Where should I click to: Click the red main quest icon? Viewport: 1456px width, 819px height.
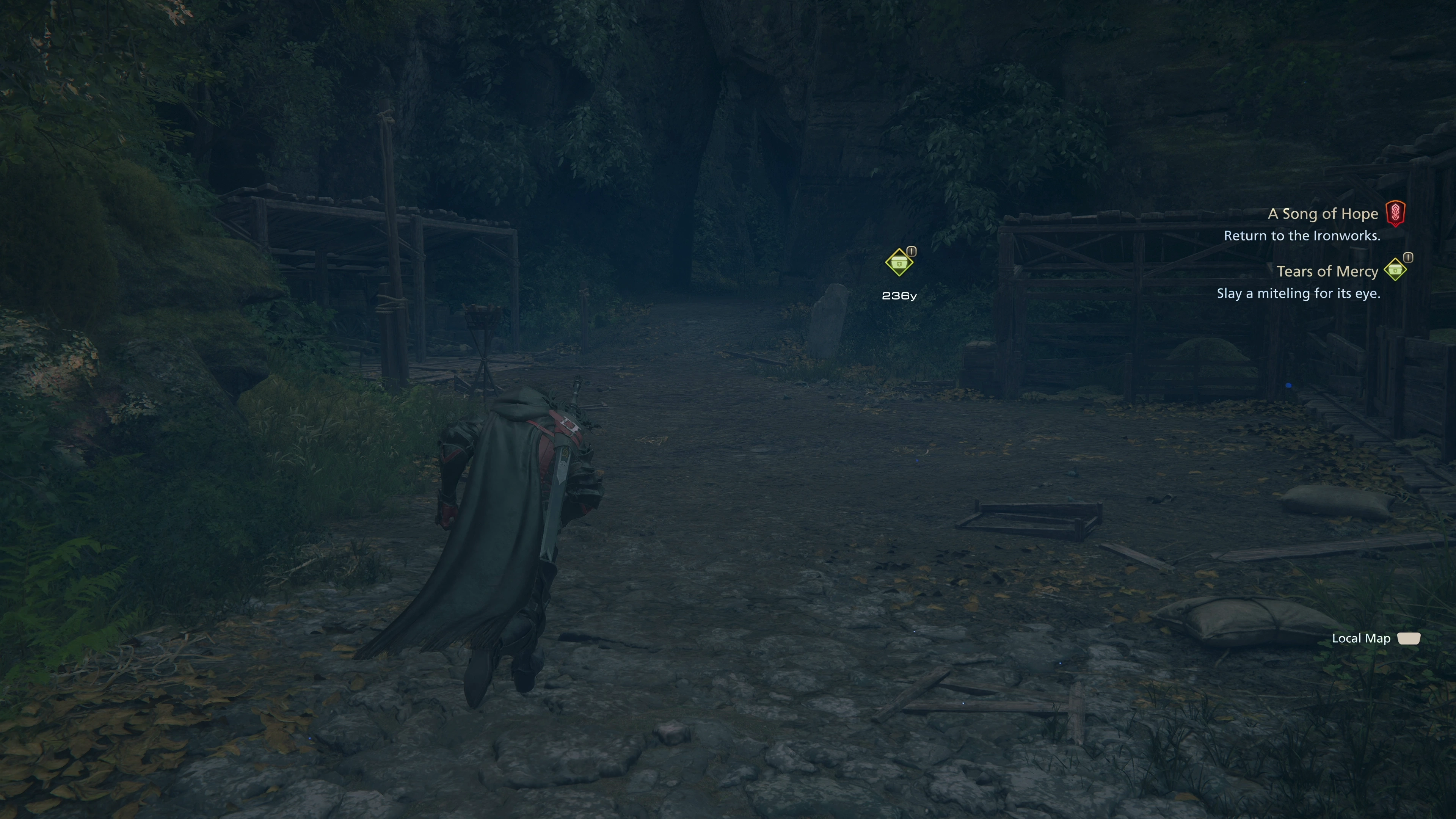[1395, 213]
